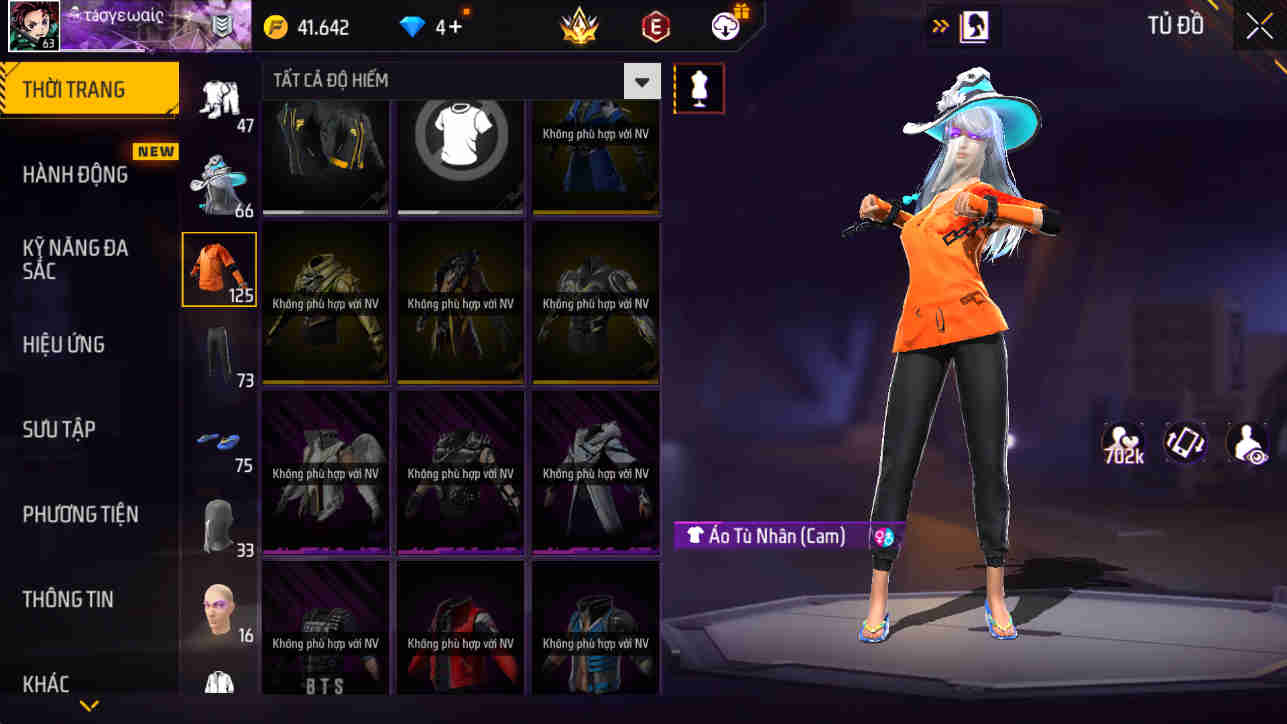1287x724 pixels.
Task: Tap the 702k likes heart toggle
Action: (x=1121, y=443)
